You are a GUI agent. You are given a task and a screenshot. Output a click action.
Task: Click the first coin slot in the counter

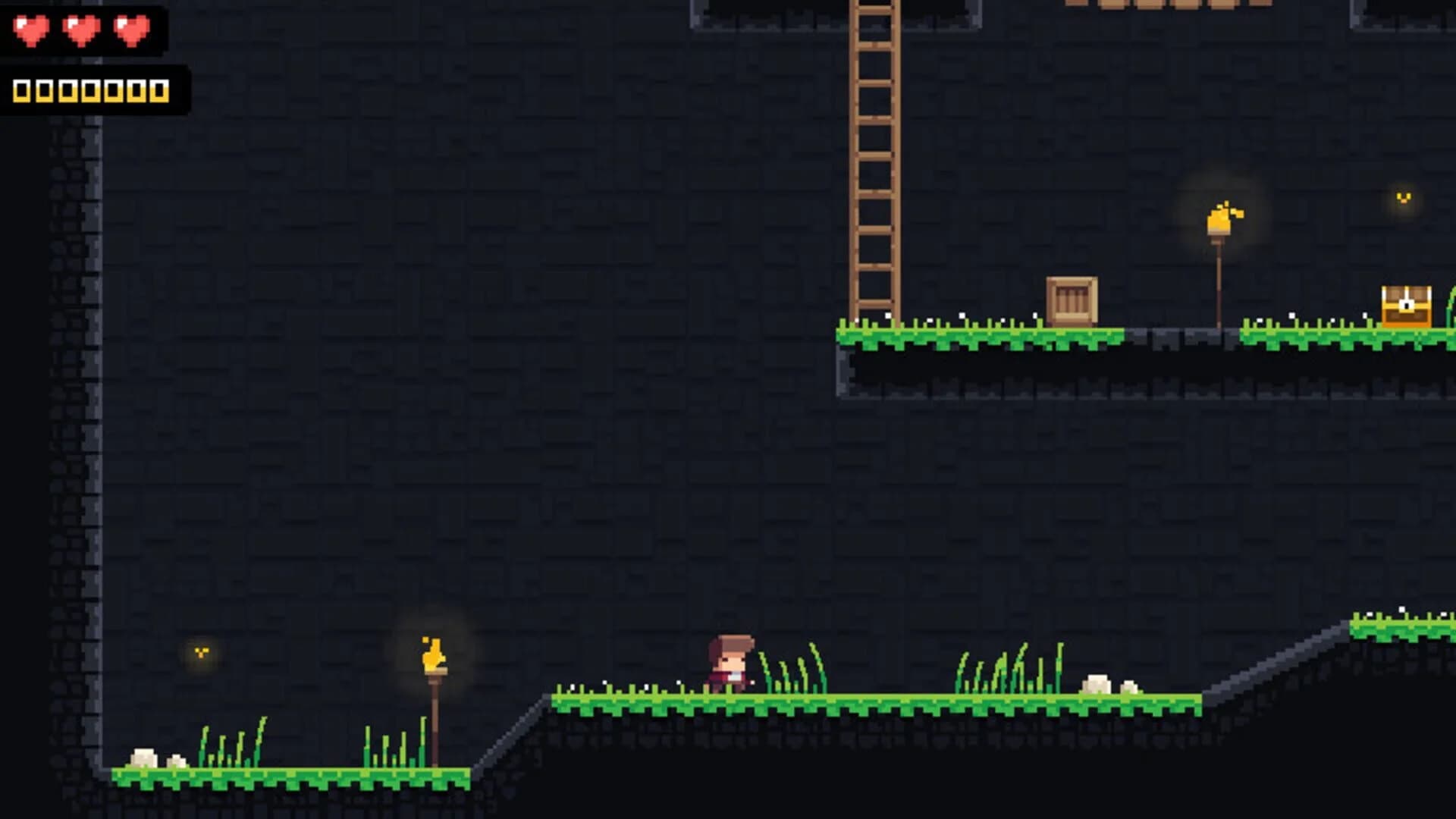(23, 89)
